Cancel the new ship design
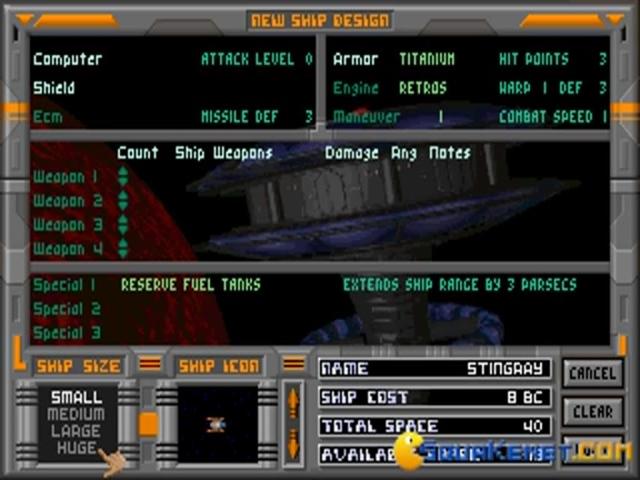 (591, 373)
